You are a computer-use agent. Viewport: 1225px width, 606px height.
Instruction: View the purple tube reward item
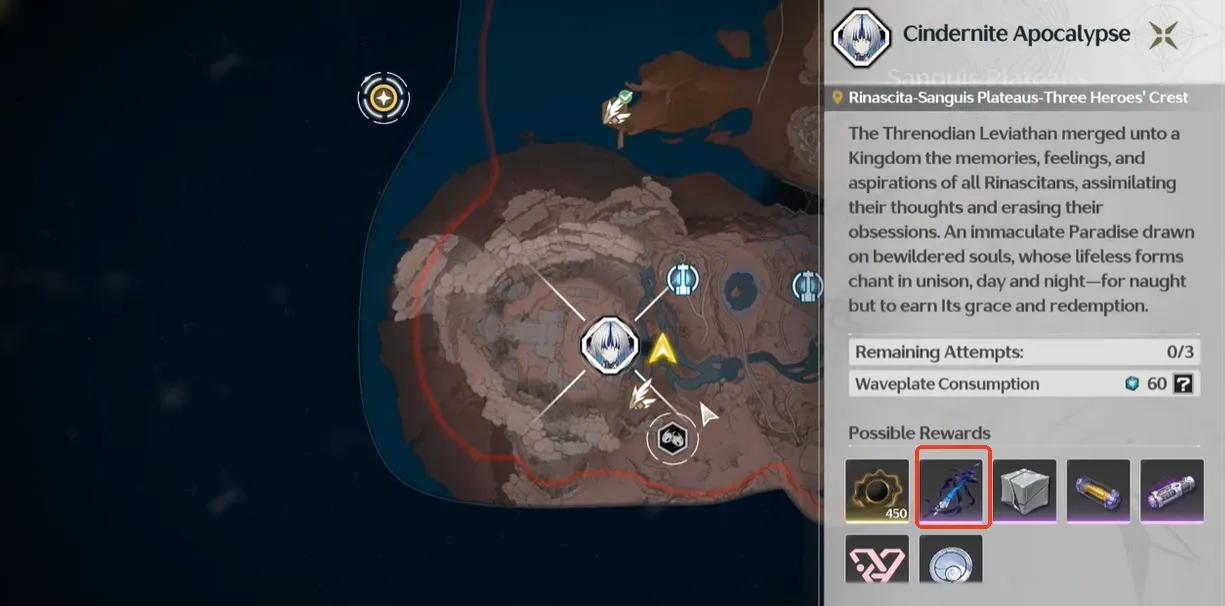click(x=1172, y=491)
